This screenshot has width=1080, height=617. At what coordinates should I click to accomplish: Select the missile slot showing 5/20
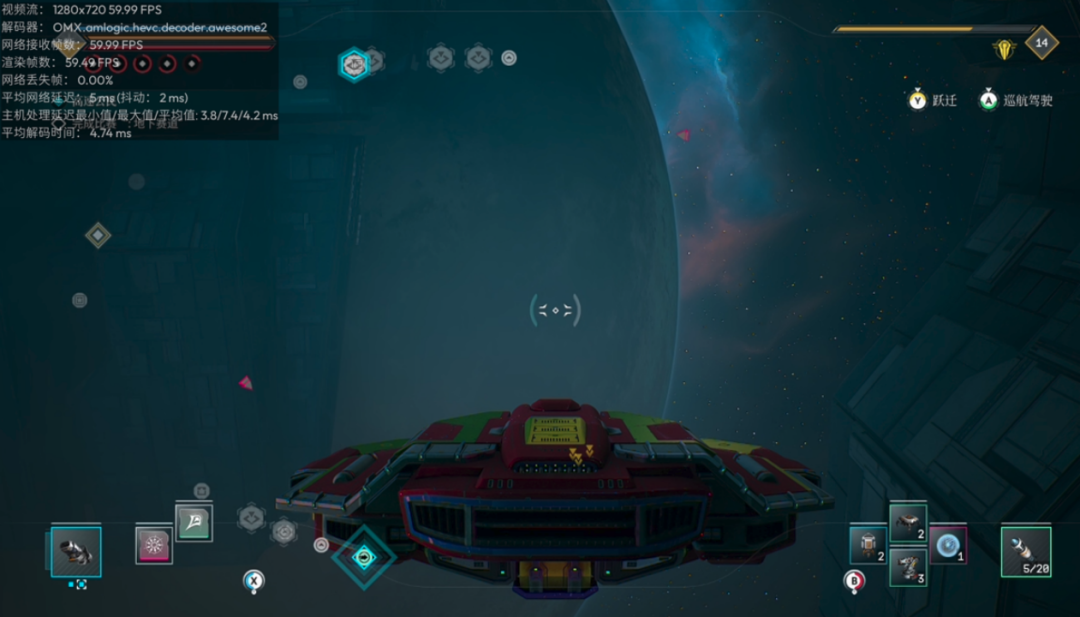point(1026,552)
